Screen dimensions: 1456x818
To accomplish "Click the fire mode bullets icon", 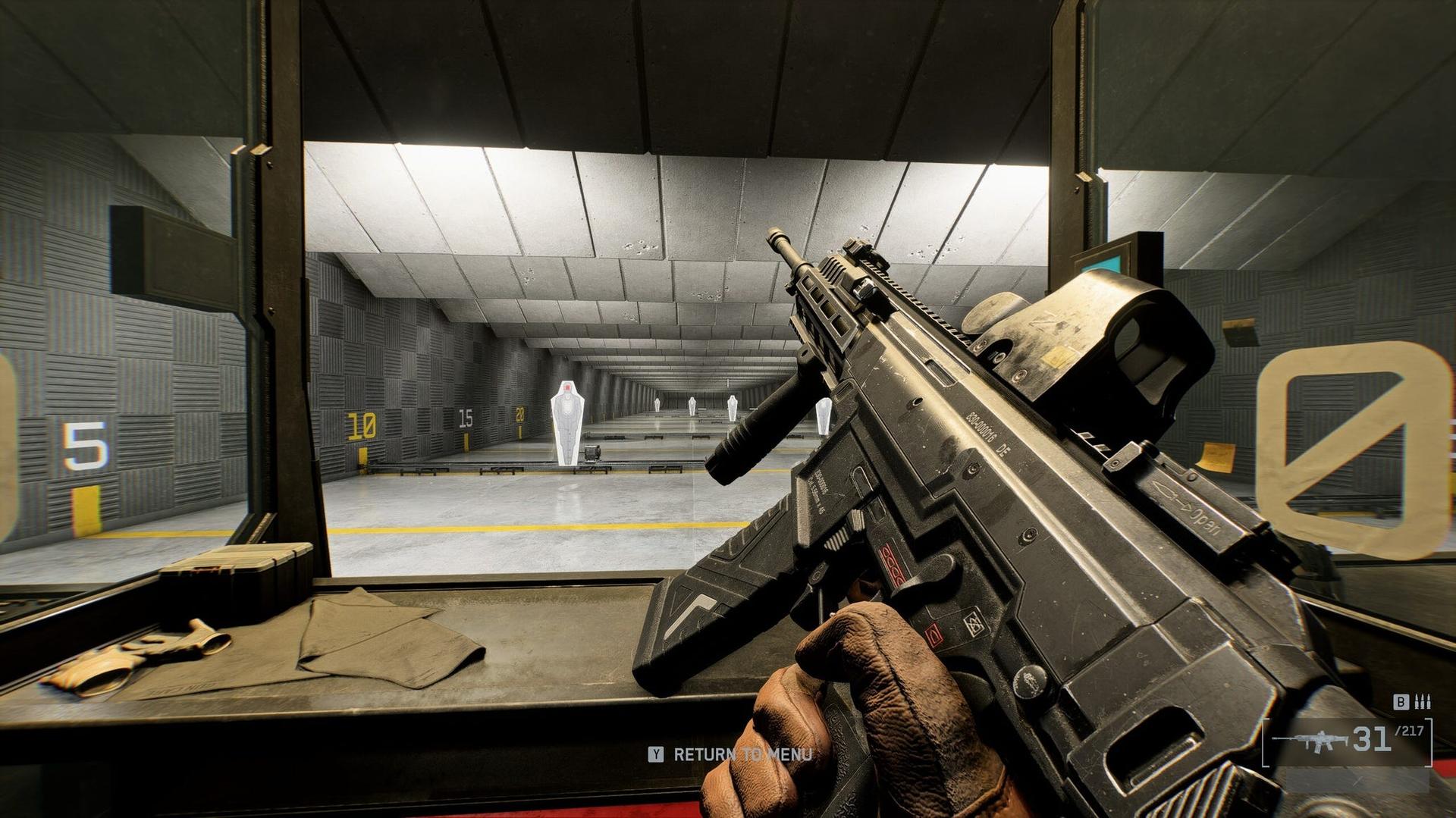I will click(1423, 702).
